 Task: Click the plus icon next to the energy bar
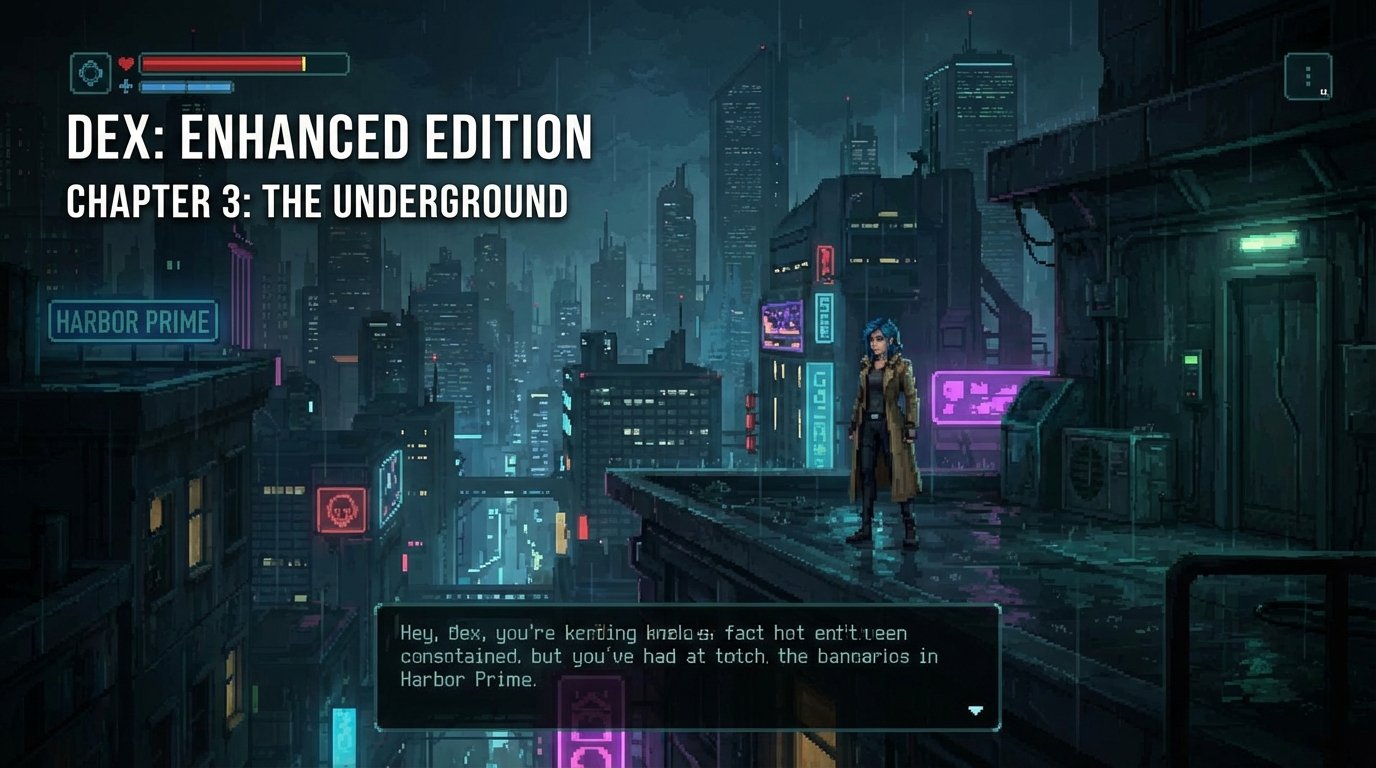coord(126,85)
